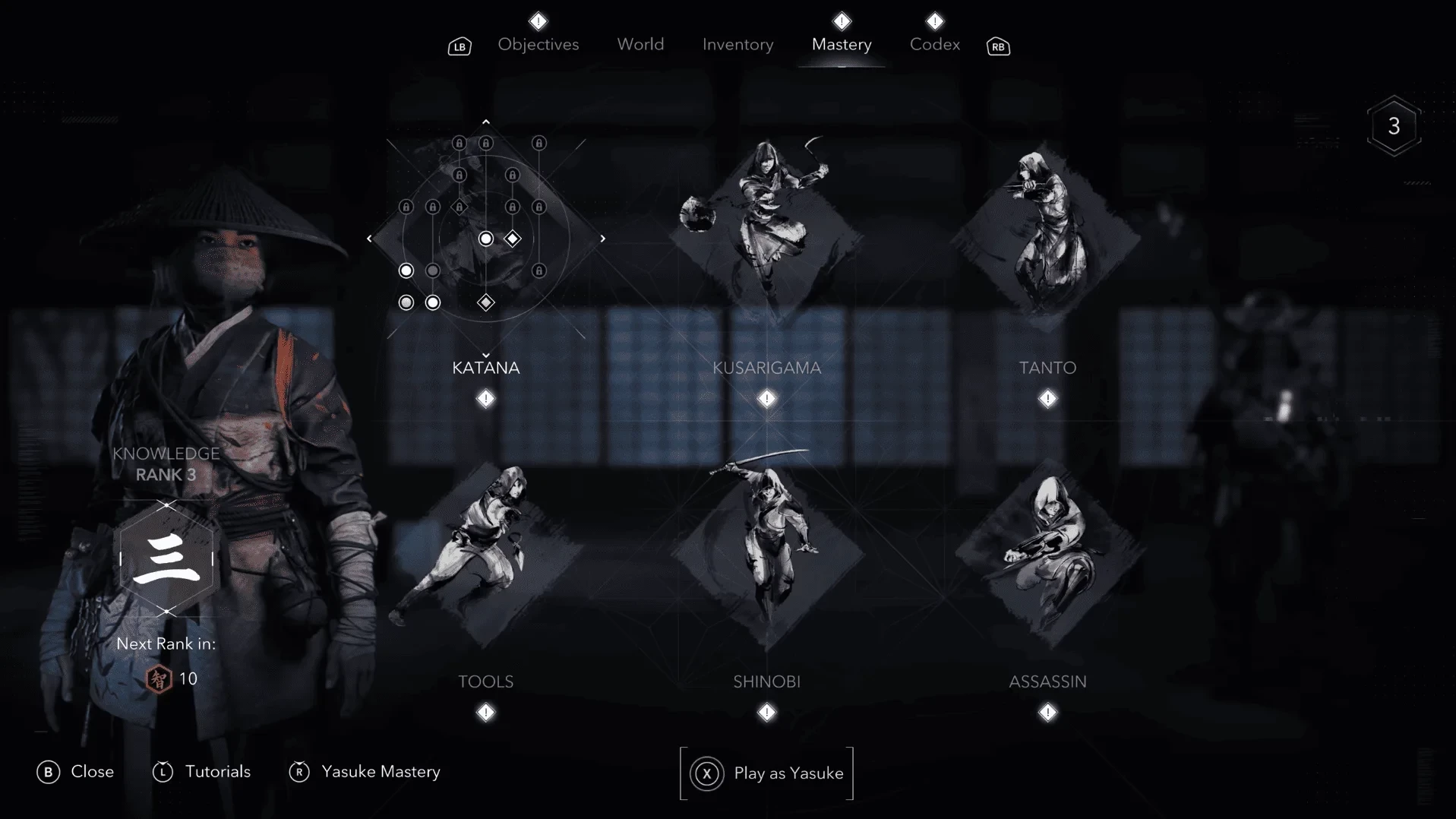Open the Katana skill tree
This screenshot has width=1456, height=819.
(485, 368)
